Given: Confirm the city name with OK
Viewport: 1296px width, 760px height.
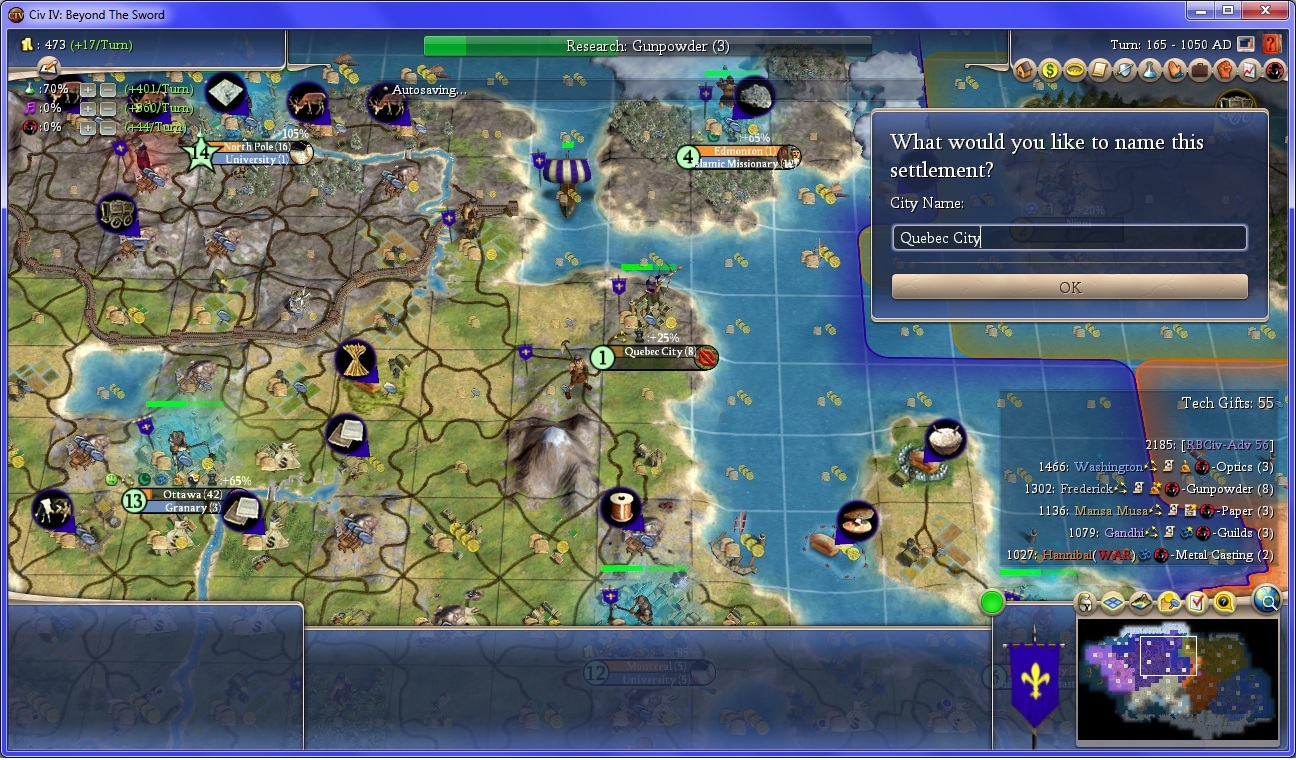Looking at the screenshot, I should [x=1069, y=287].
